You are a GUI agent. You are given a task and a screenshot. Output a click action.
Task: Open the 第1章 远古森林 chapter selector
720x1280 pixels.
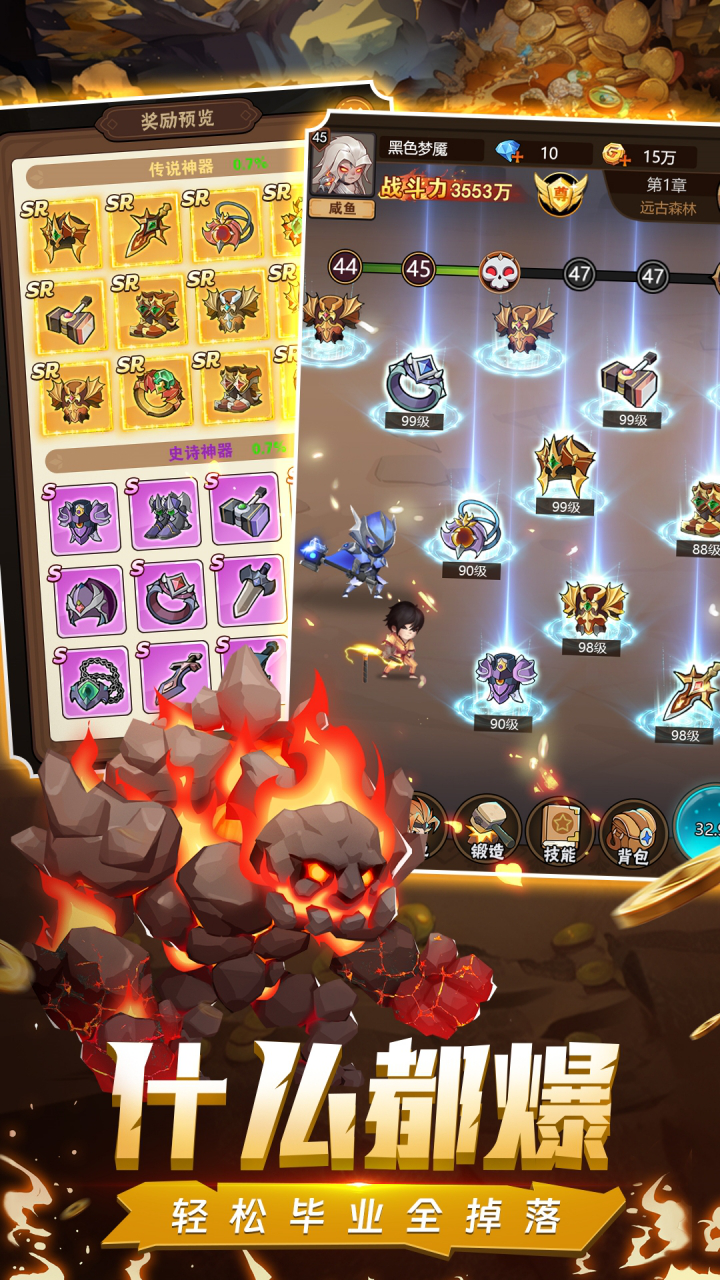(667, 195)
